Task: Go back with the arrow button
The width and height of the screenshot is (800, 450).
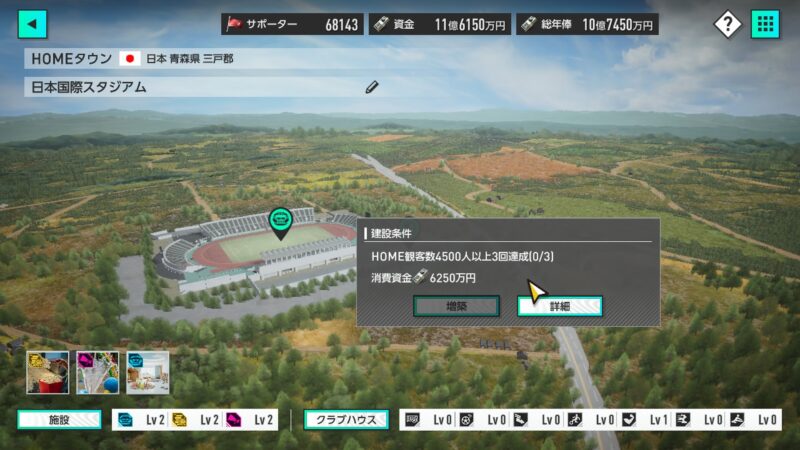Action: point(33,24)
